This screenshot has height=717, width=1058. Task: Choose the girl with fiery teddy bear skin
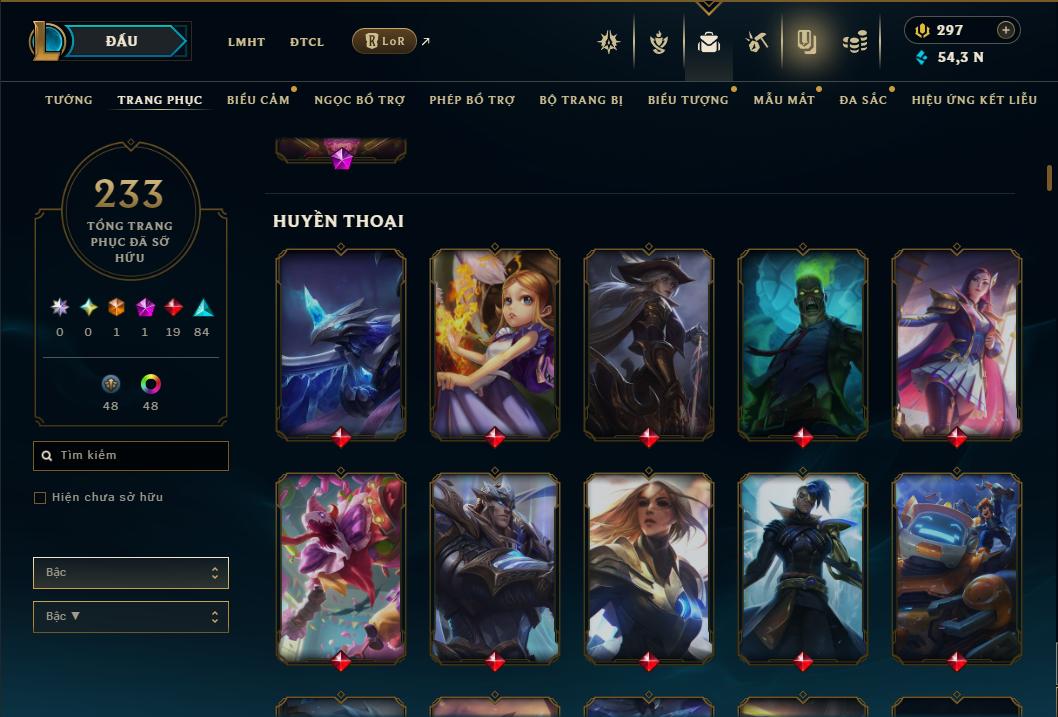(495, 343)
